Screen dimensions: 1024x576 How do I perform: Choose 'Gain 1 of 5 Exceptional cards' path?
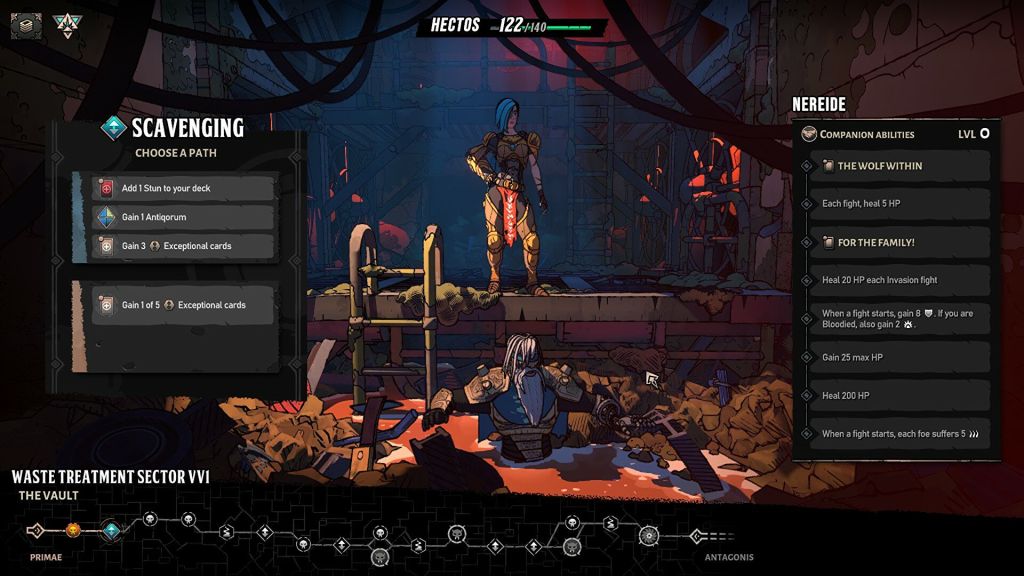[183, 305]
